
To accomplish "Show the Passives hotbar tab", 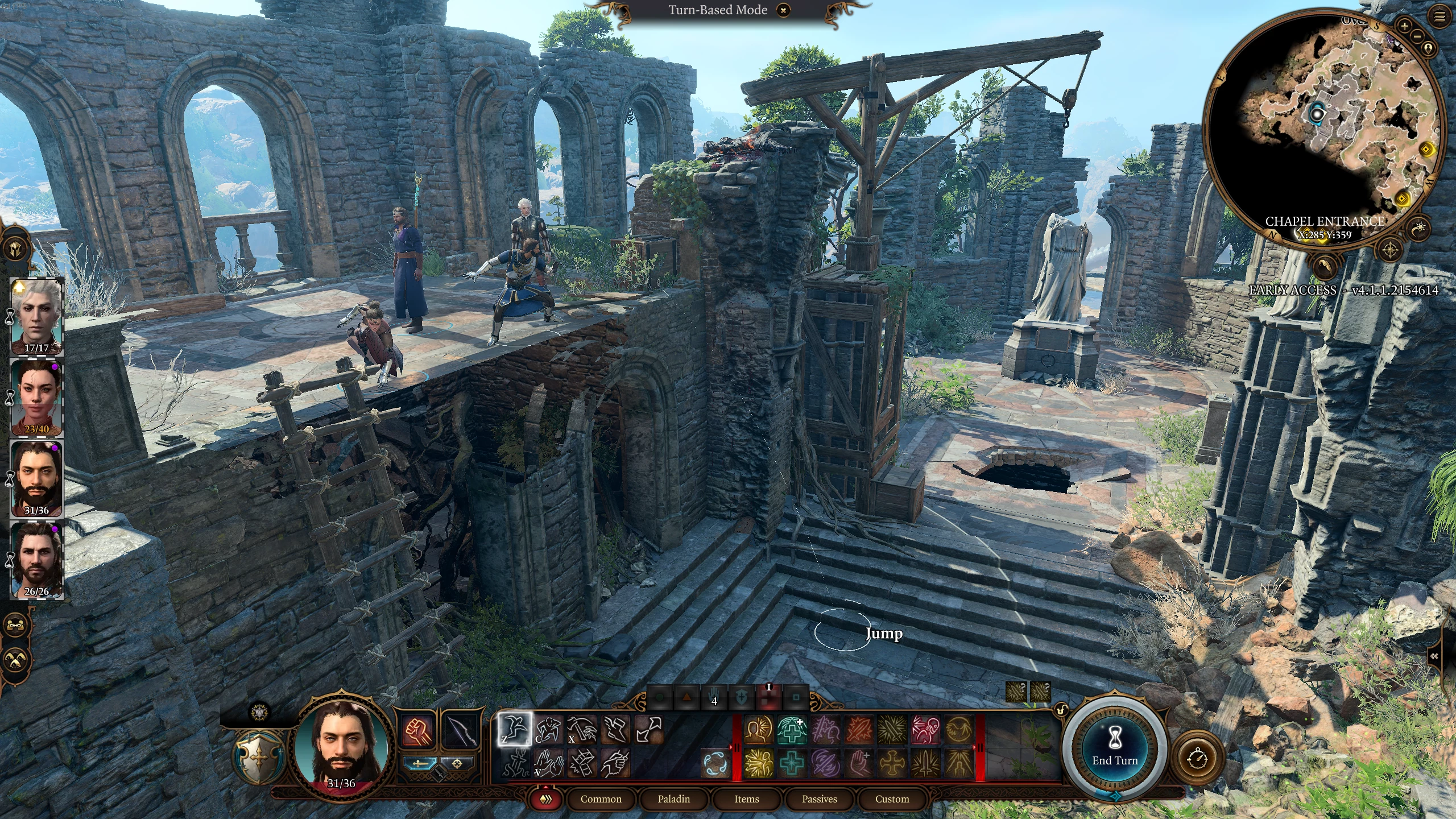I will click(x=819, y=799).
